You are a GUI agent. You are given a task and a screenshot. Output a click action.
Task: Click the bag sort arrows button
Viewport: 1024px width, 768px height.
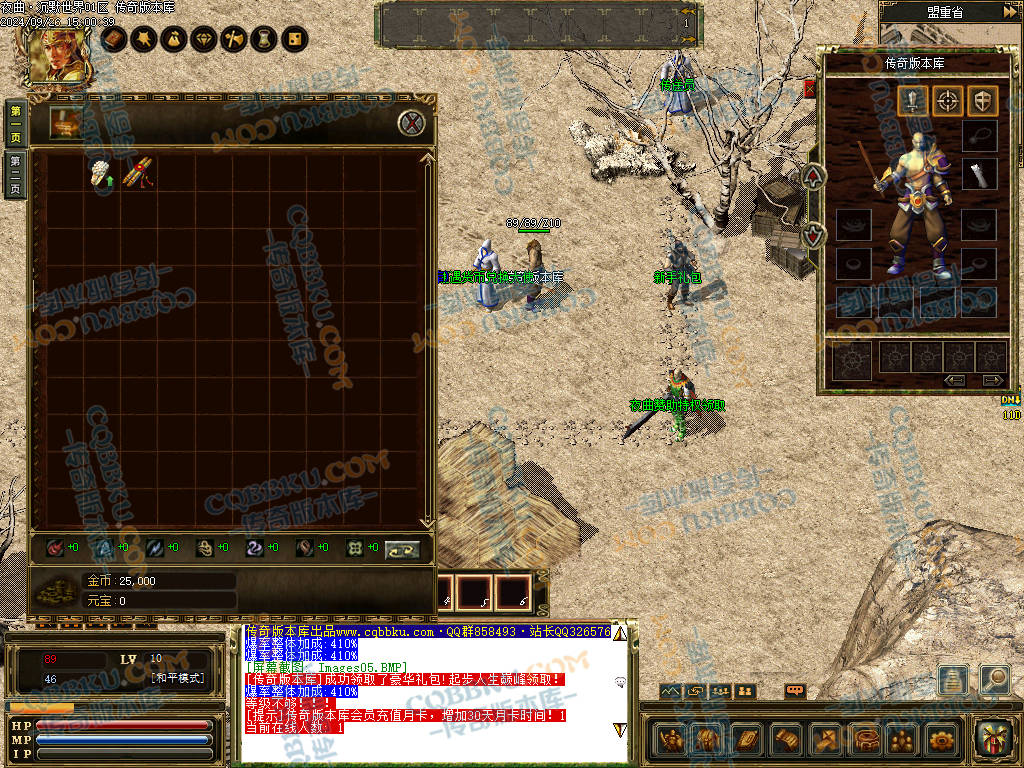pyautogui.click(x=402, y=548)
